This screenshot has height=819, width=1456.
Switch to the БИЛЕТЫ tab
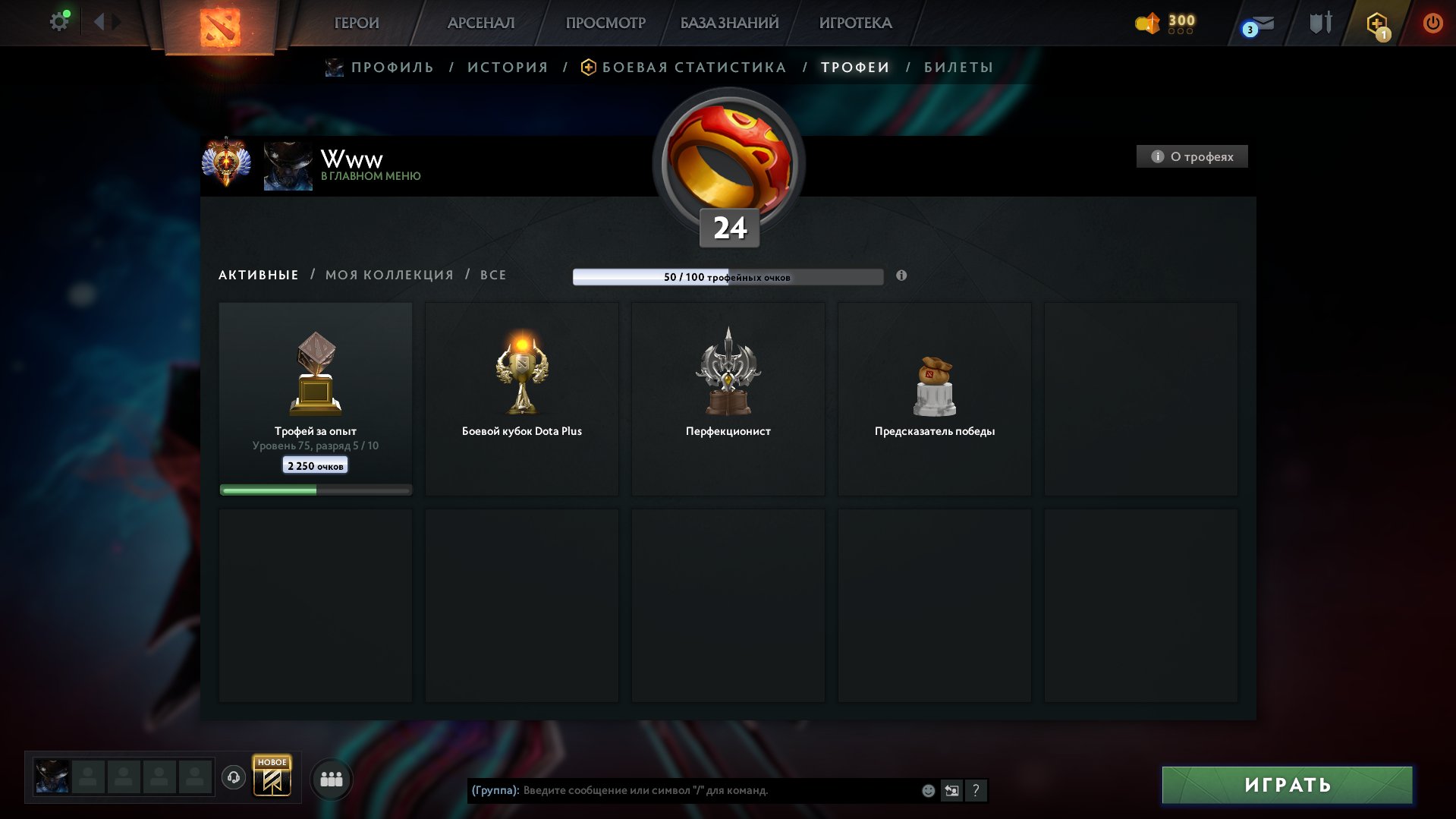958,68
